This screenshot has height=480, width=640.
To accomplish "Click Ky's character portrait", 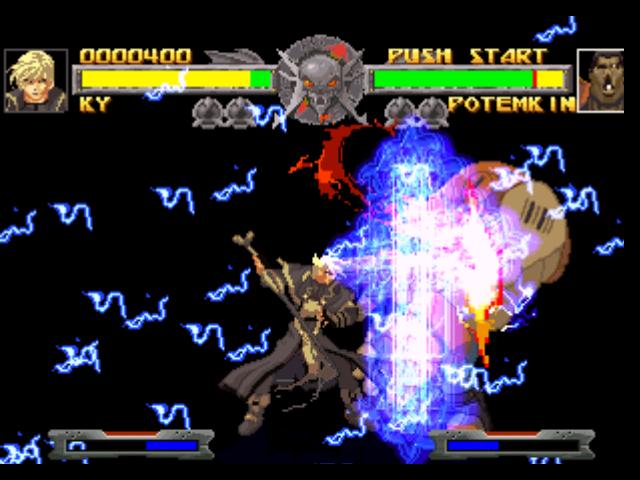I will 36,80.
